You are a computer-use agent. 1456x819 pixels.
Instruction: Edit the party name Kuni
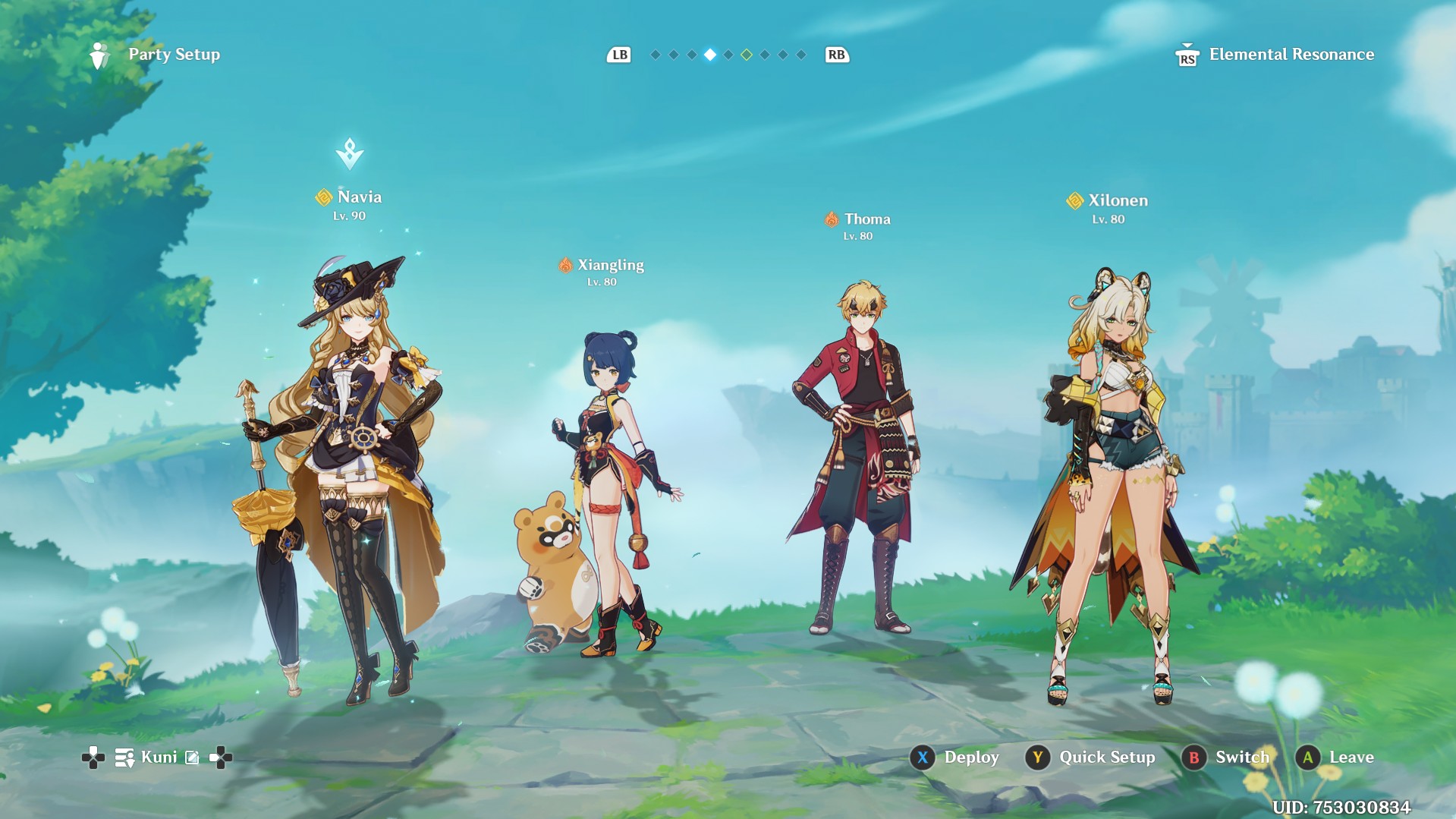pos(192,758)
